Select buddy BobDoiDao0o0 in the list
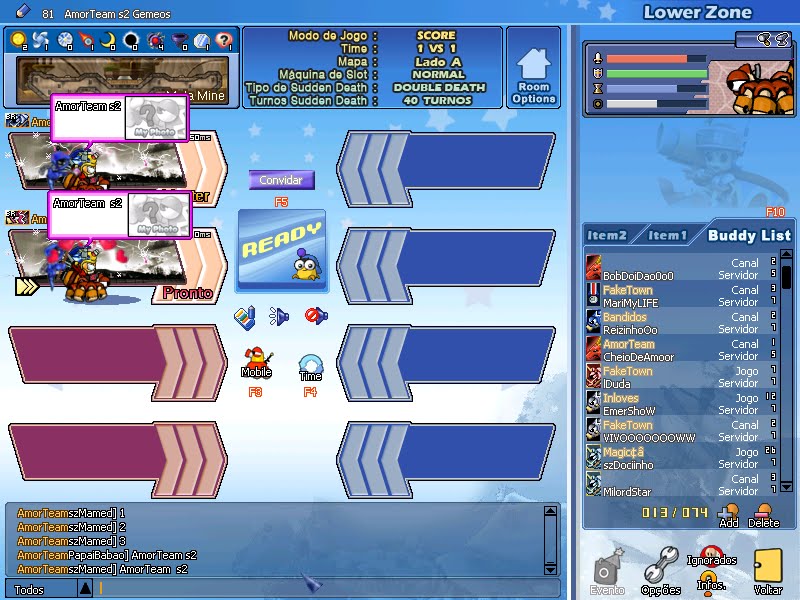The height and width of the screenshot is (600, 800). 638,276
